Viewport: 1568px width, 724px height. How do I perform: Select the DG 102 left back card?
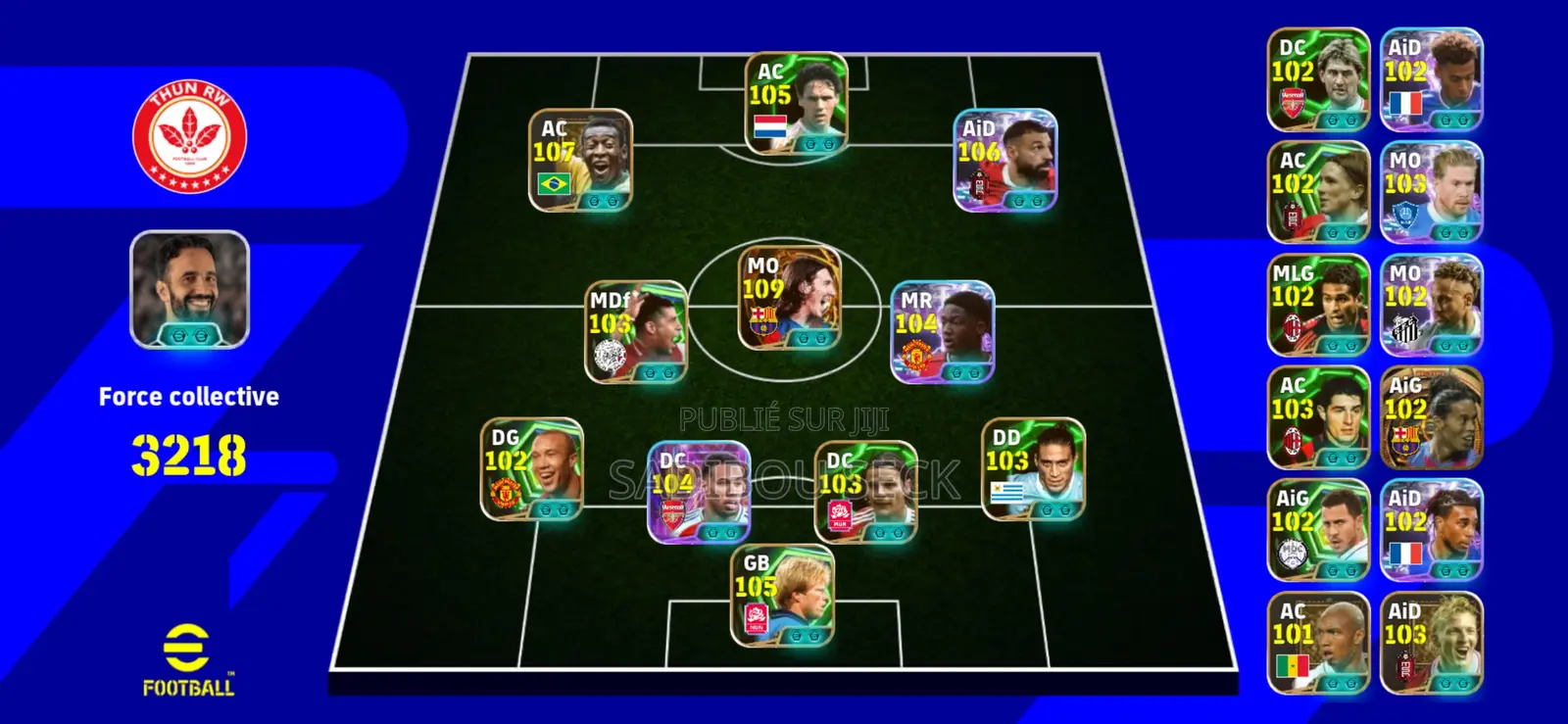tap(531, 469)
